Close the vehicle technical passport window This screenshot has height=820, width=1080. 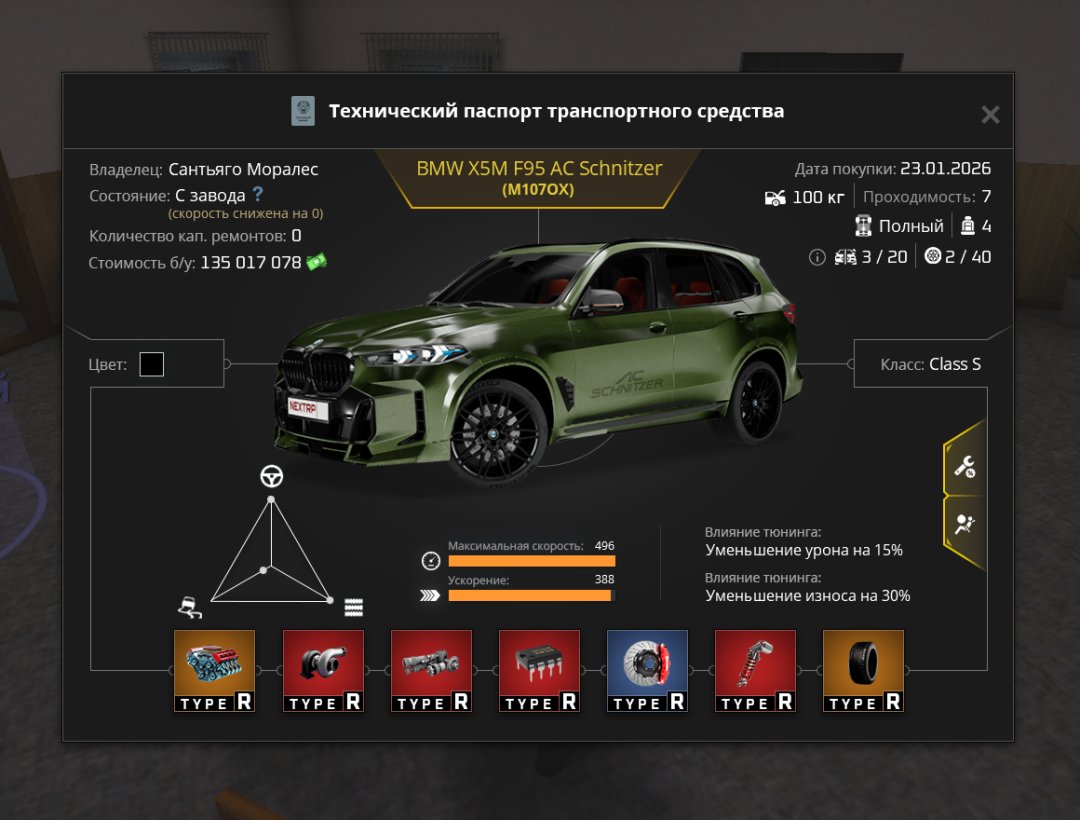(990, 115)
